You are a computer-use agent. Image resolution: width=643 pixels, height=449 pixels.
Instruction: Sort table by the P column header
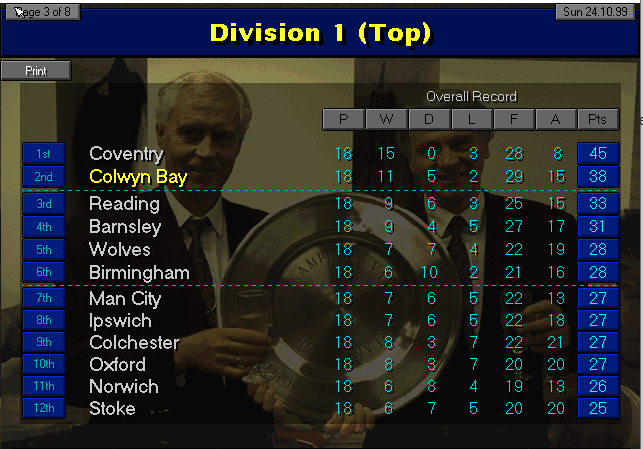click(x=343, y=120)
